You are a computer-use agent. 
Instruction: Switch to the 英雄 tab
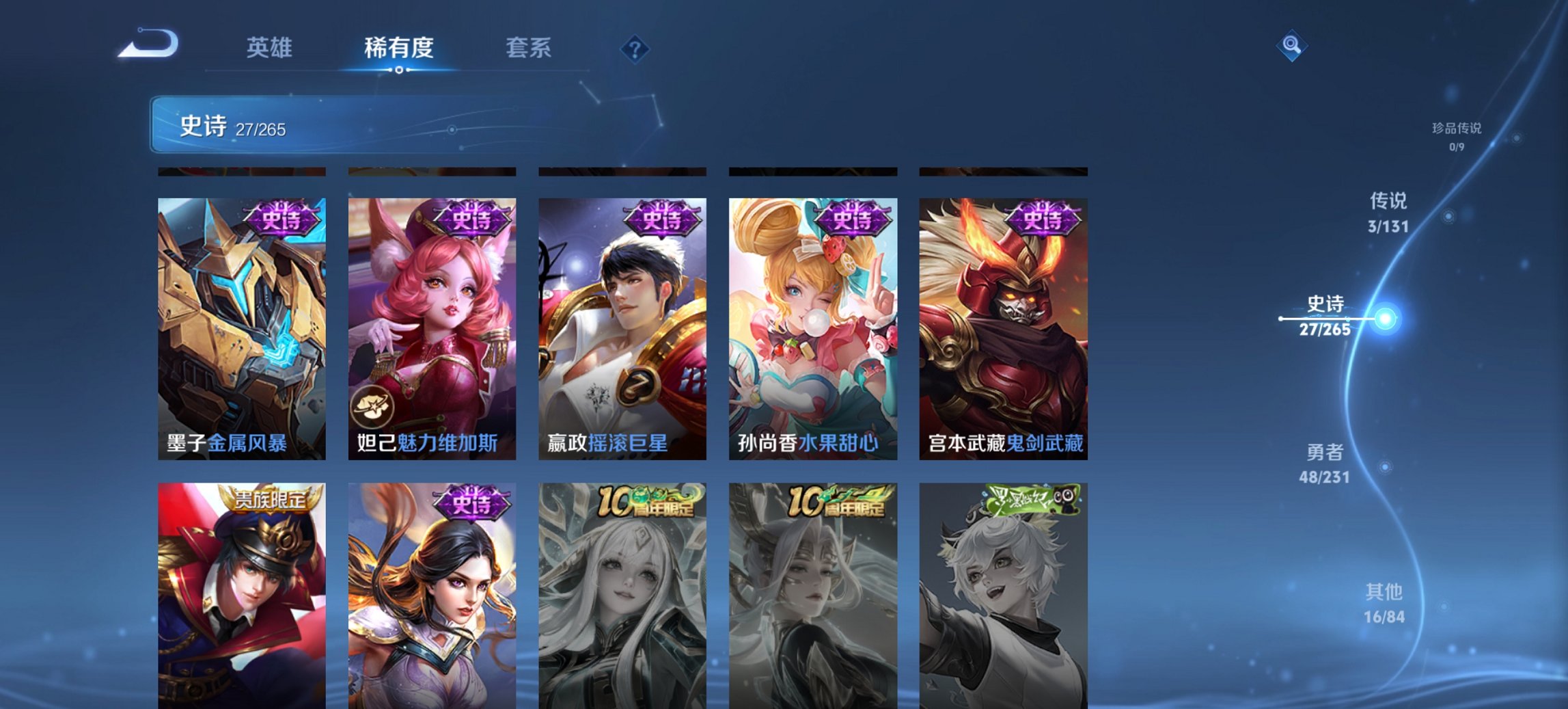(x=271, y=48)
